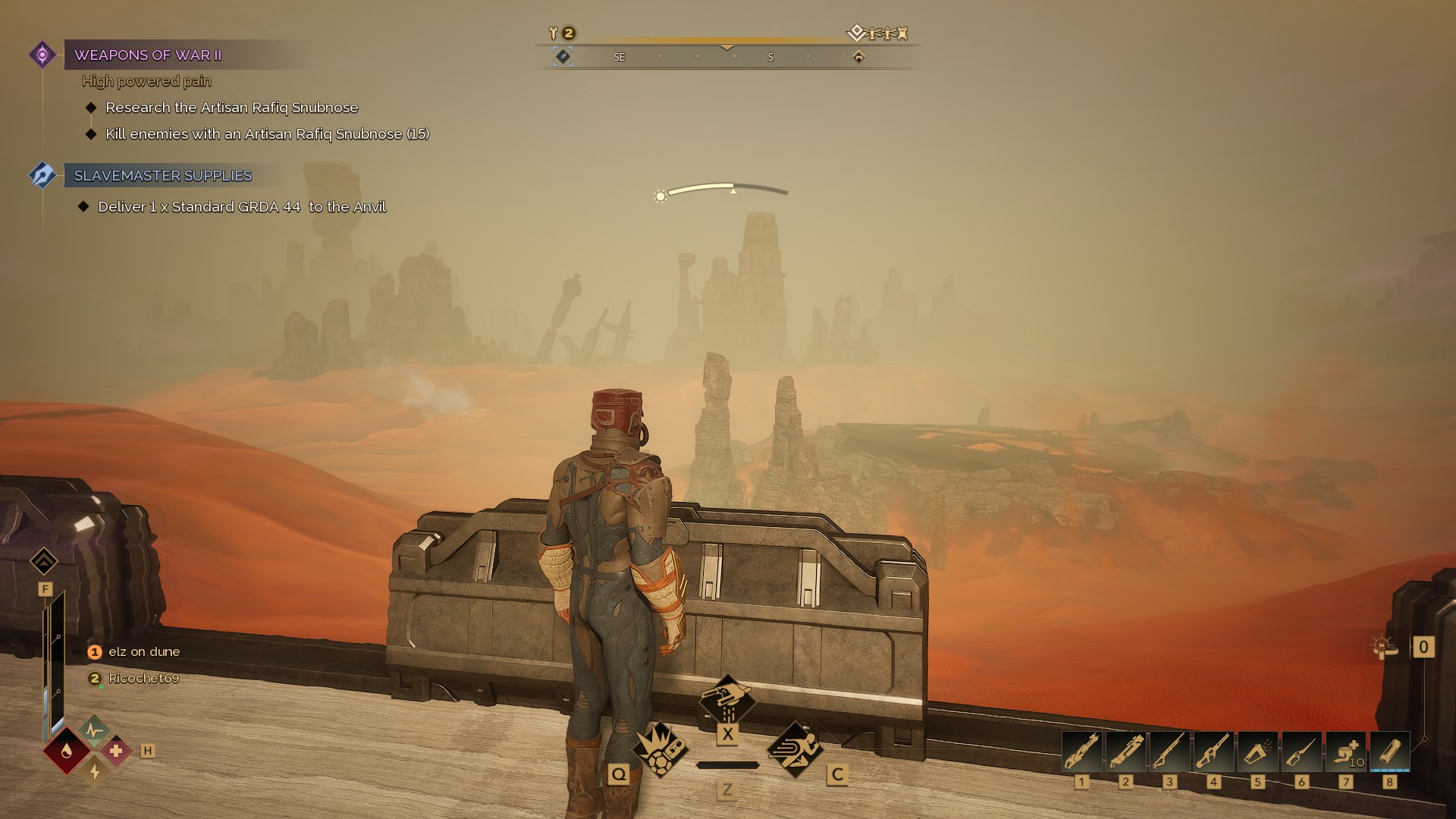This screenshot has width=1456, height=819.
Task: Activate the hand-with-device ability icon
Action: pos(727,699)
